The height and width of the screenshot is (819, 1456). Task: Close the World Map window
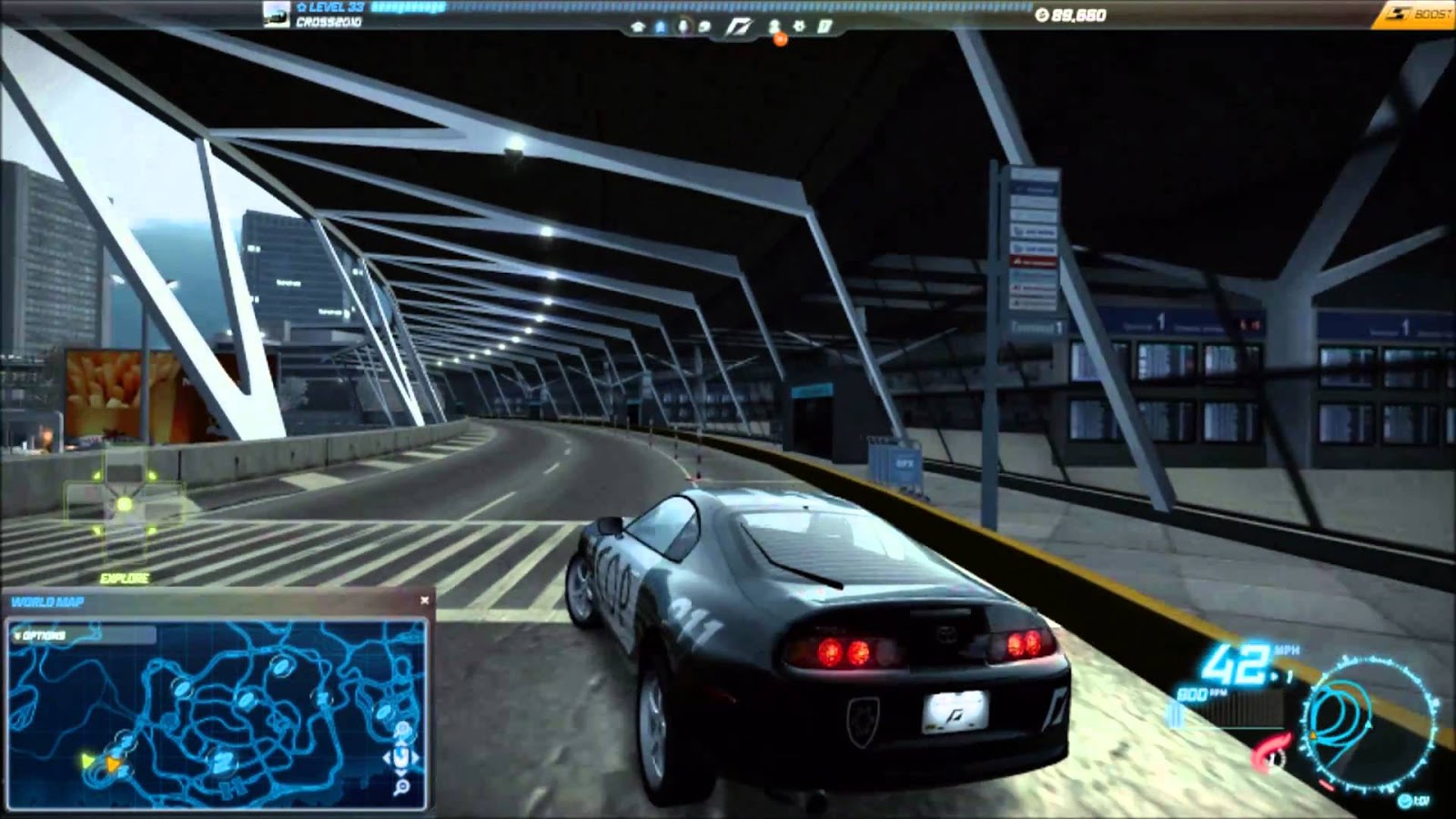tap(424, 599)
